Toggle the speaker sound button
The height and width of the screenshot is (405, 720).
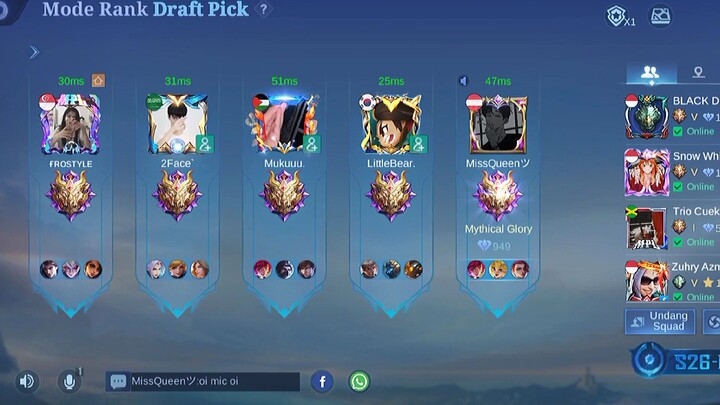pos(27,381)
